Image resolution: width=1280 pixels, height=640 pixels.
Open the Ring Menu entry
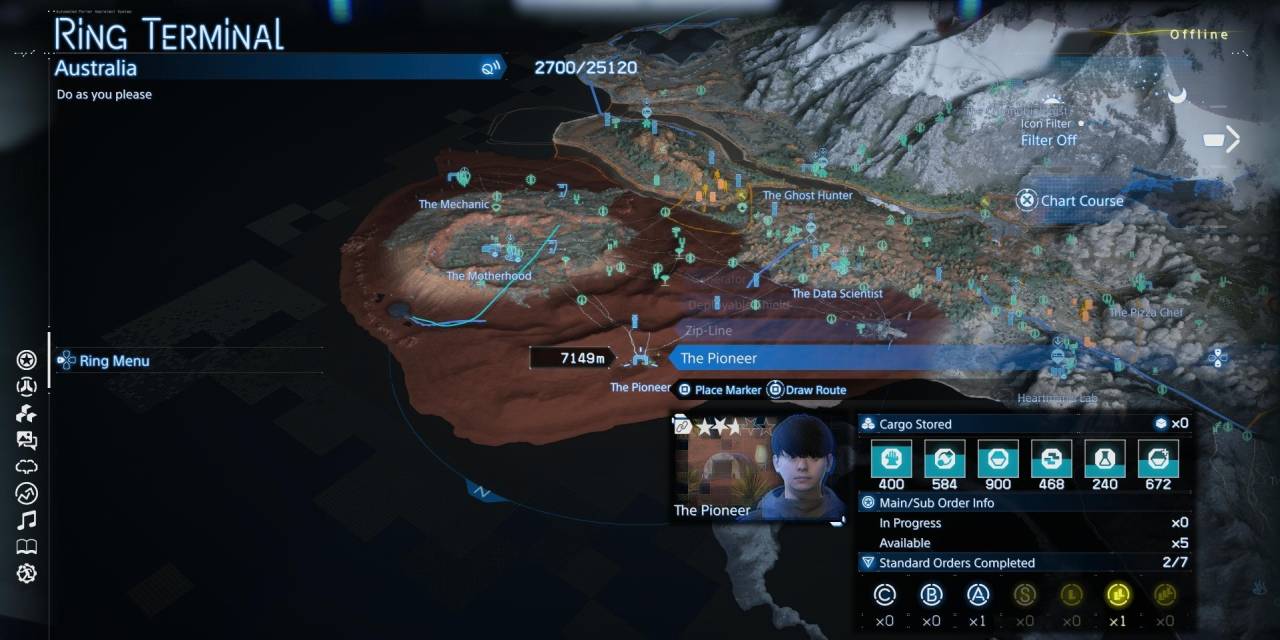coord(114,361)
